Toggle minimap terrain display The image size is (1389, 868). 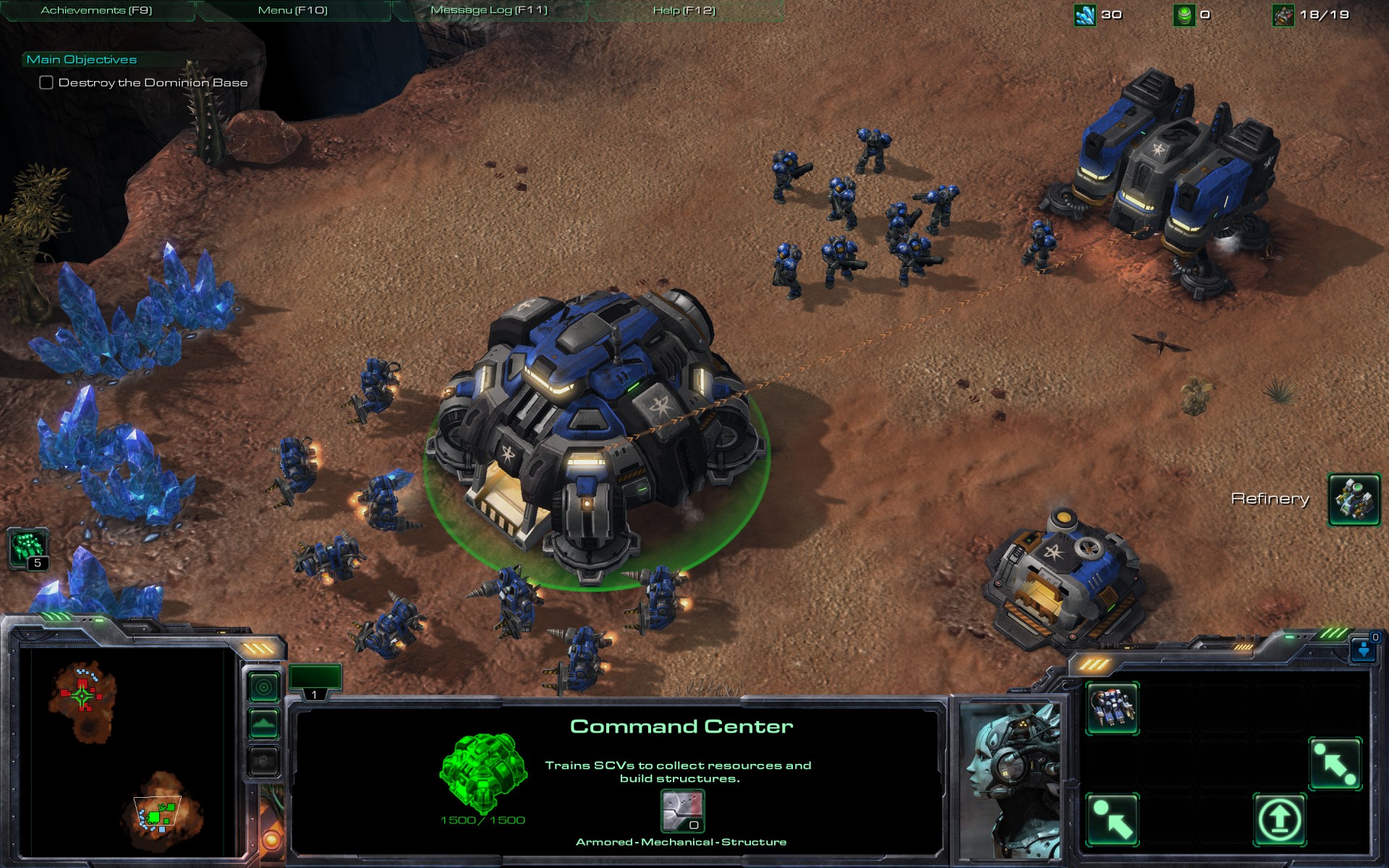click(x=264, y=723)
